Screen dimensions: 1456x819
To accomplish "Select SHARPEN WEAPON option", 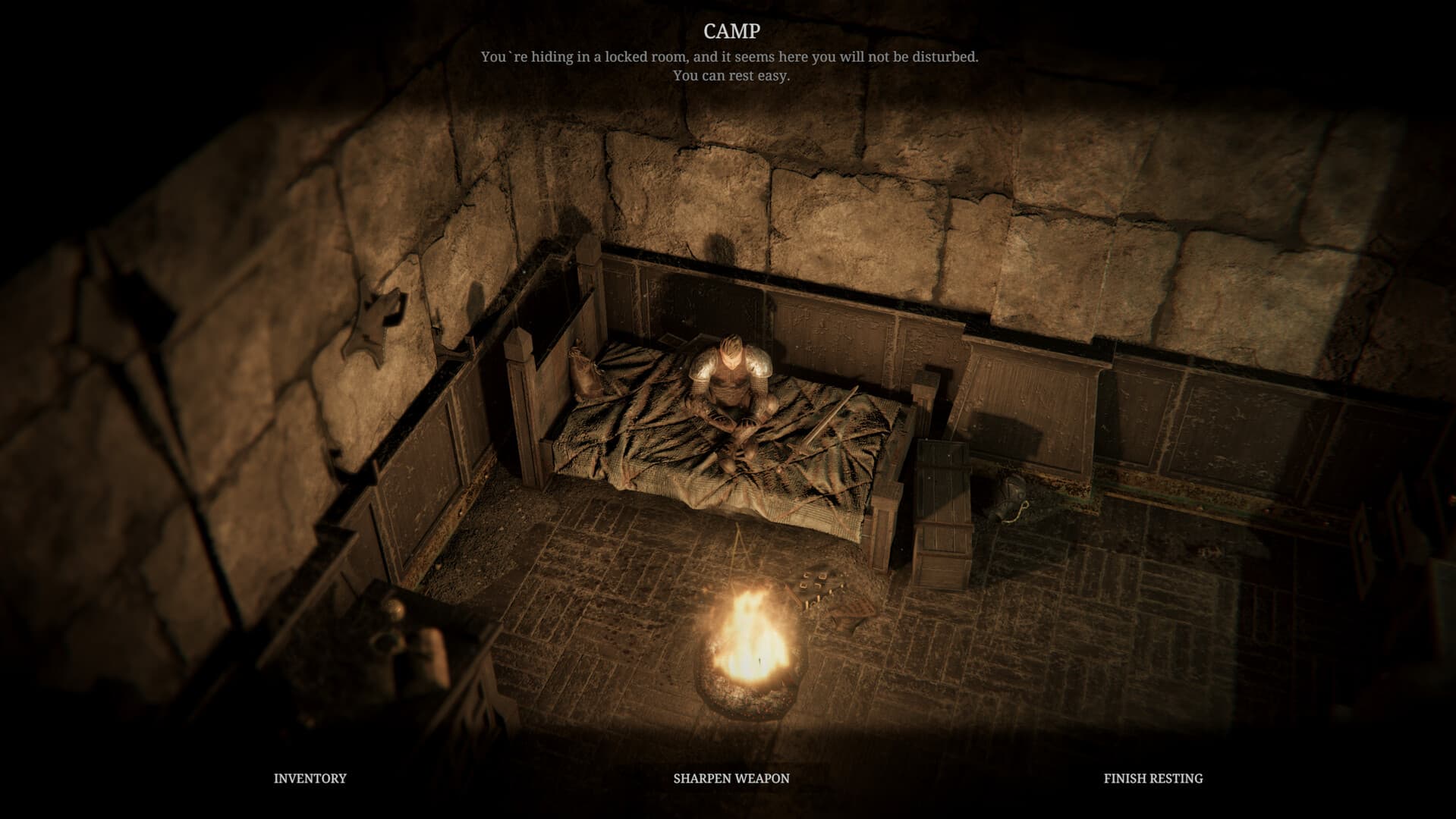I will tap(730, 778).
